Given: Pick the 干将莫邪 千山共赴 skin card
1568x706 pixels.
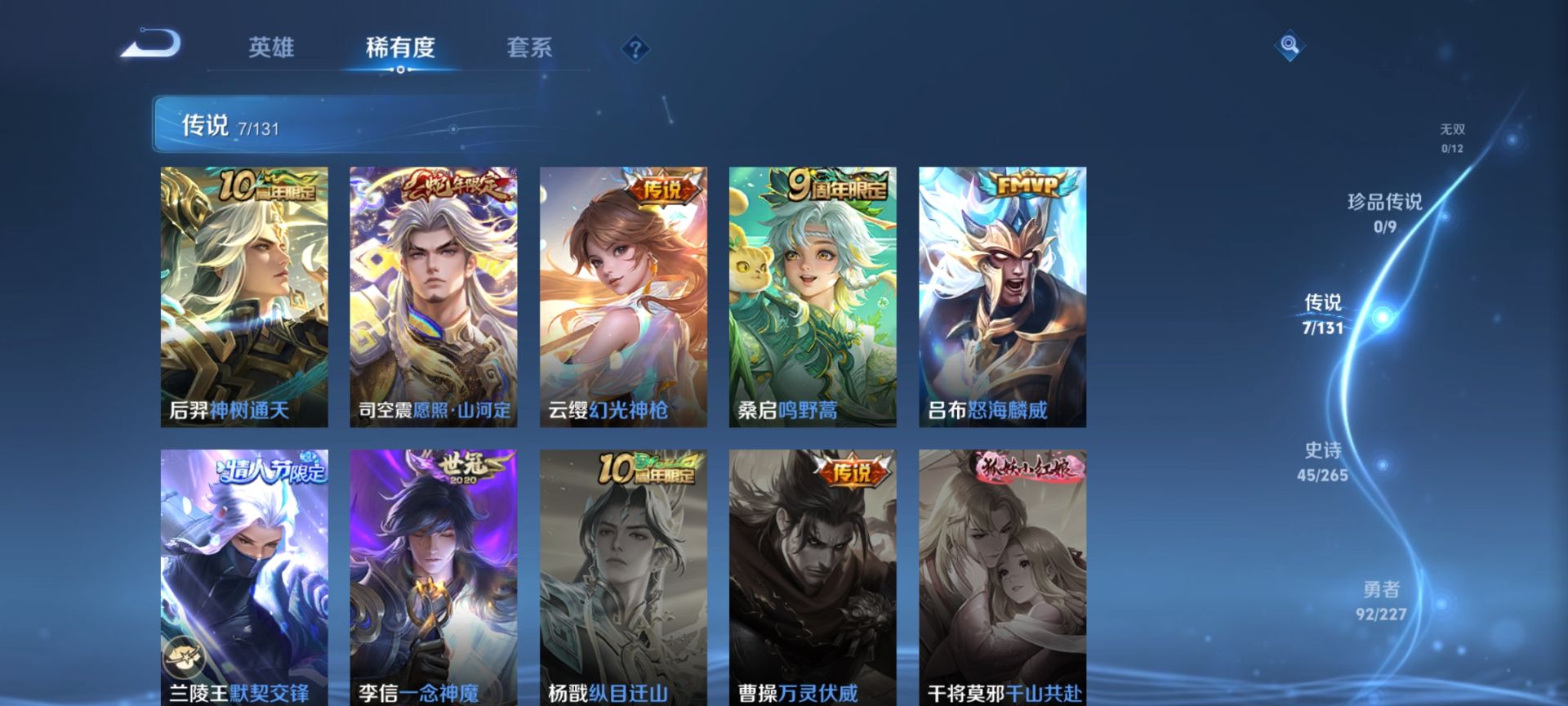Looking at the screenshot, I should click(x=1002, y=577).
